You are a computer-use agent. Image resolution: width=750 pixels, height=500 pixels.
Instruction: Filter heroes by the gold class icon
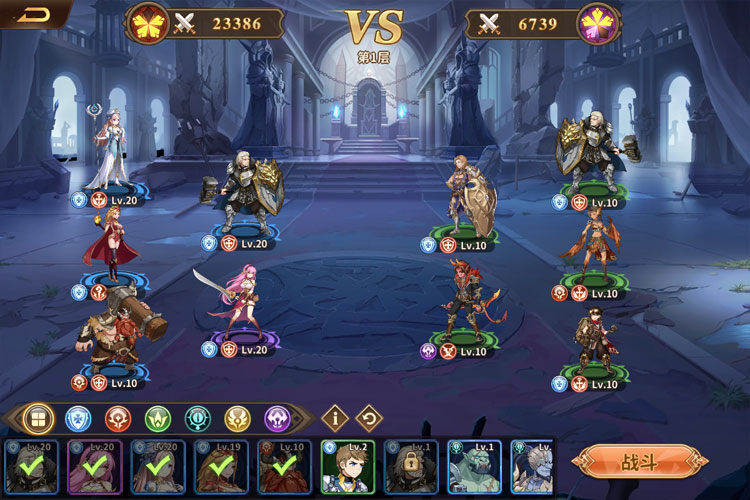point(237,418)
